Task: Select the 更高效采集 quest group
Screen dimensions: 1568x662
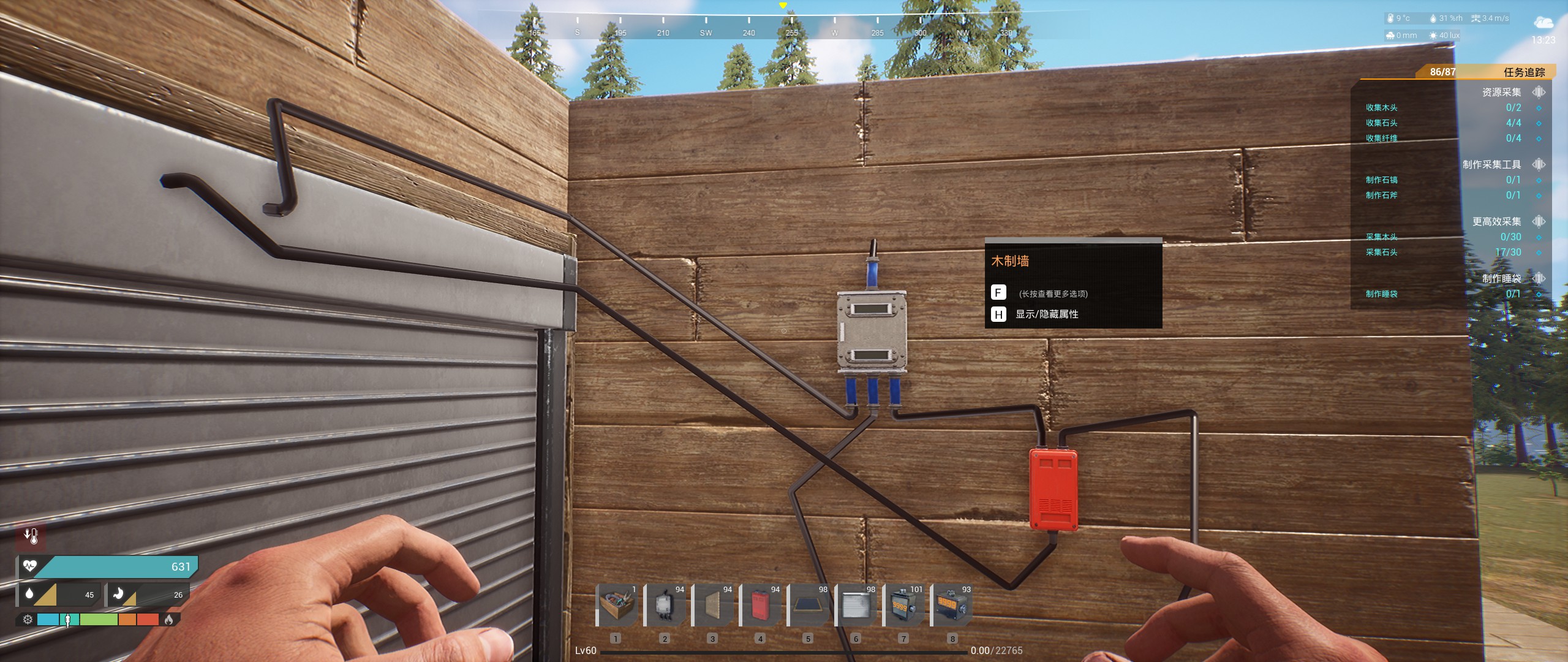Action: tap(1496, 221)
